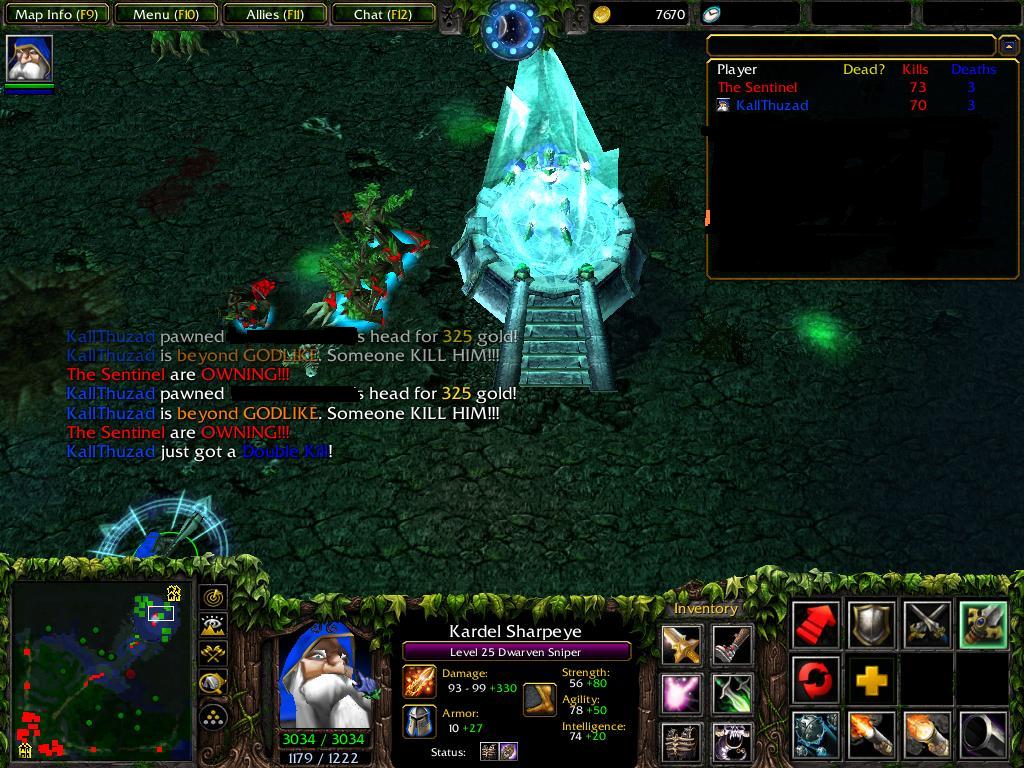The height and width of the screenshot is (768, 1024).
Task: Use the purple glowing inventory item
Action: [681, 693]
